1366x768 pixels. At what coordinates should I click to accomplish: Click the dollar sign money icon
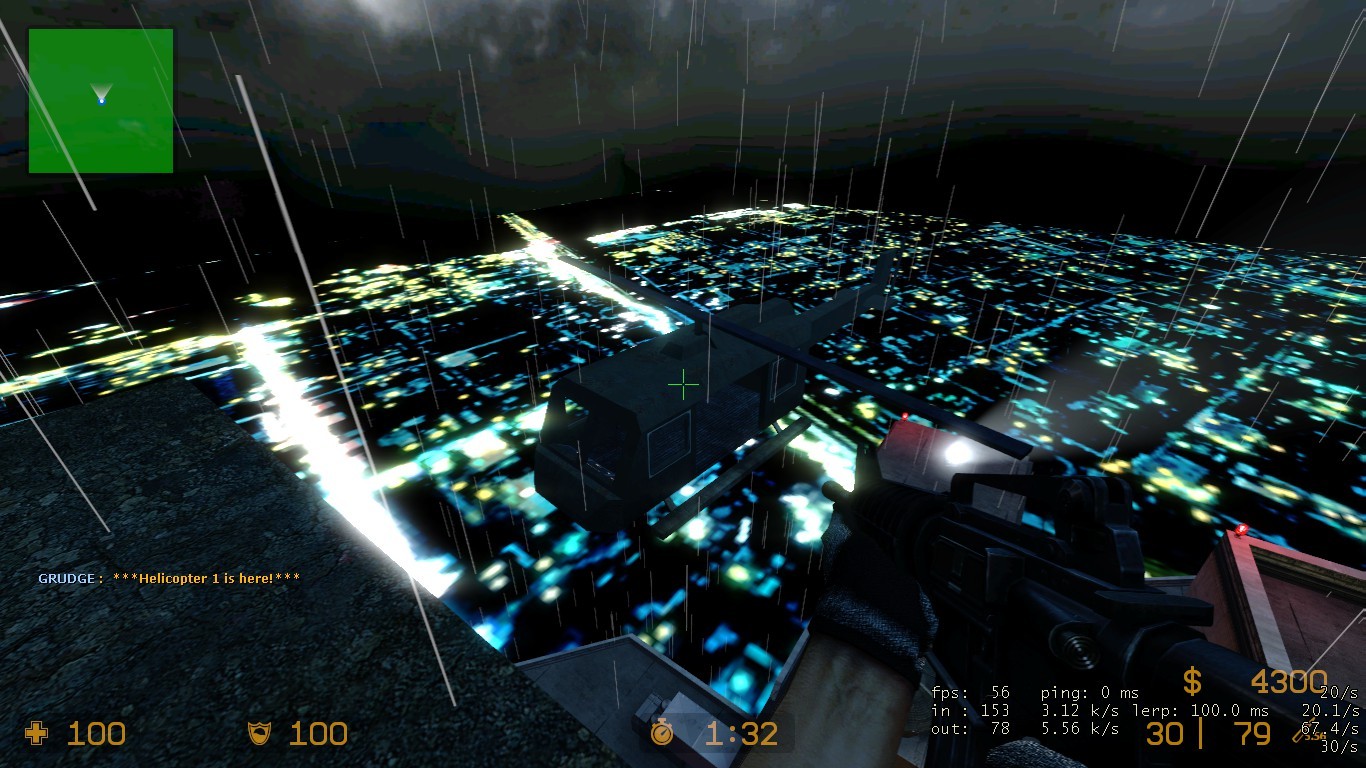pos(1191,682)
